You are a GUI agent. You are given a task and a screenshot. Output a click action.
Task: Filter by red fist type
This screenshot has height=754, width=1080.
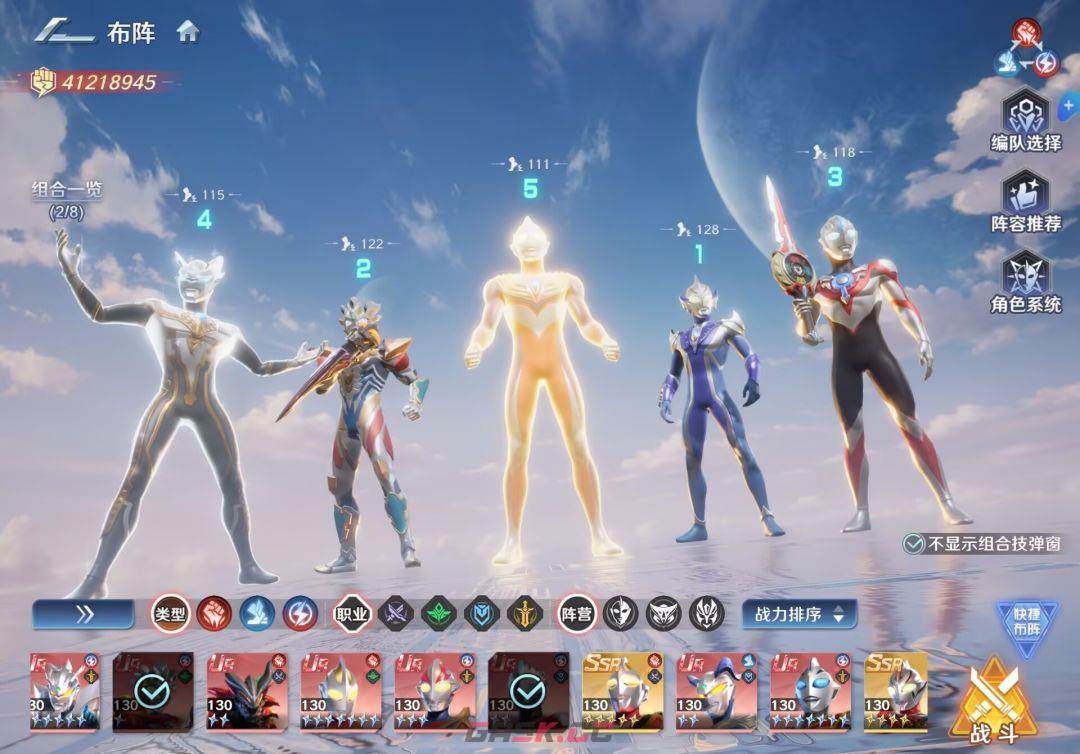click(x=214, y=613)
